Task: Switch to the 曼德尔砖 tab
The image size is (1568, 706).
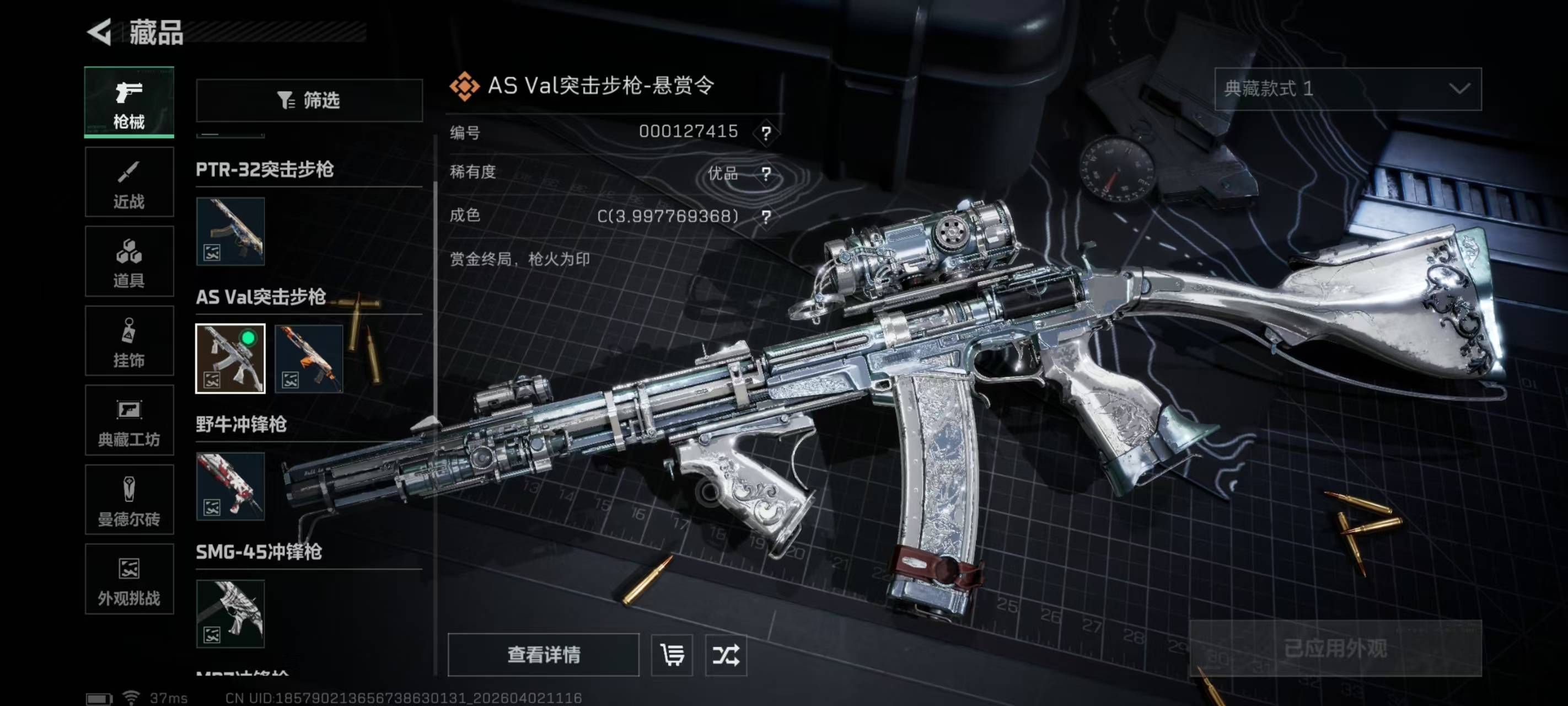Action: click(129, 500)
